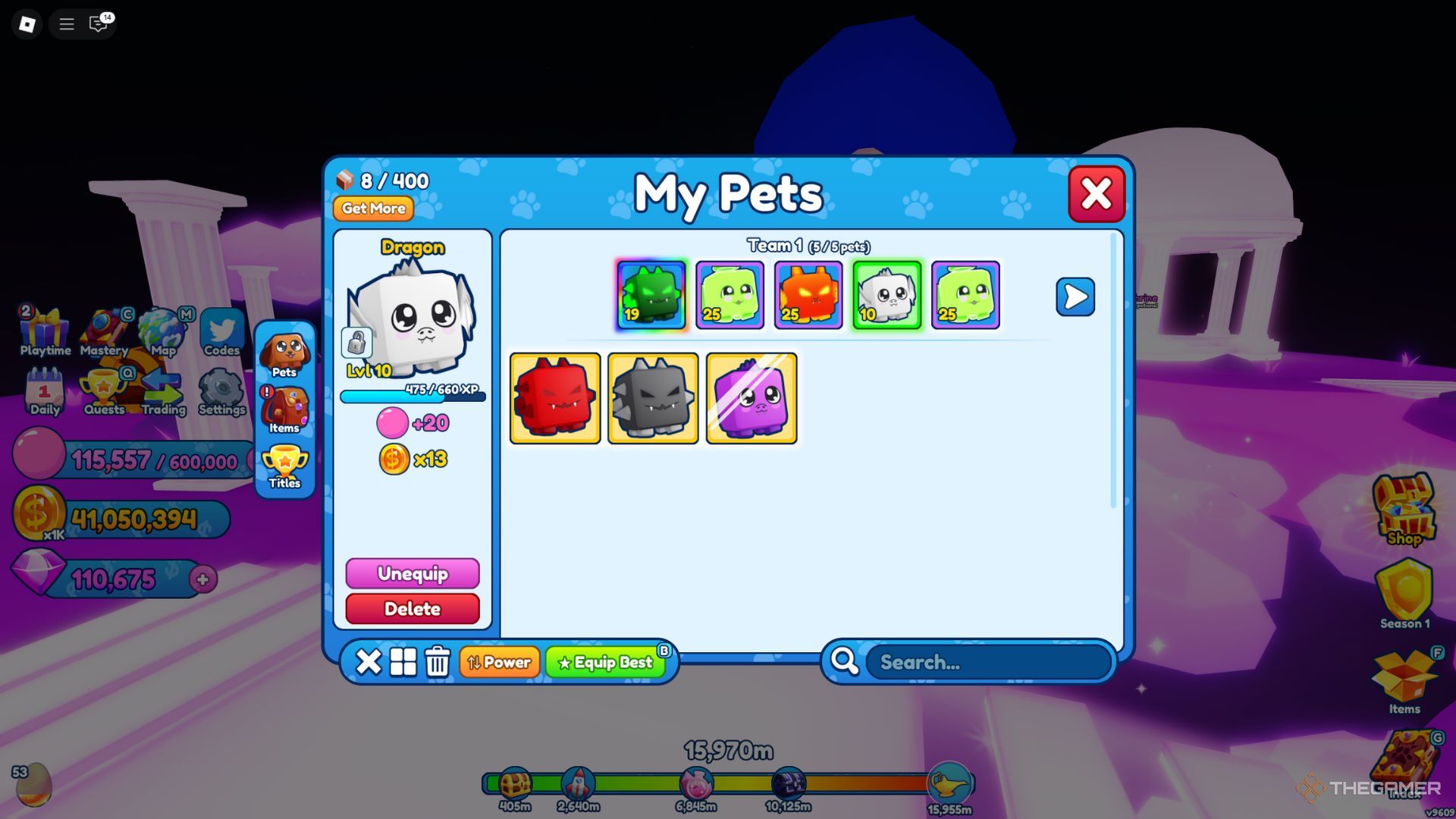Select the red devil pet in inventory
The image size is (1456, 819).
pos(555,398)
